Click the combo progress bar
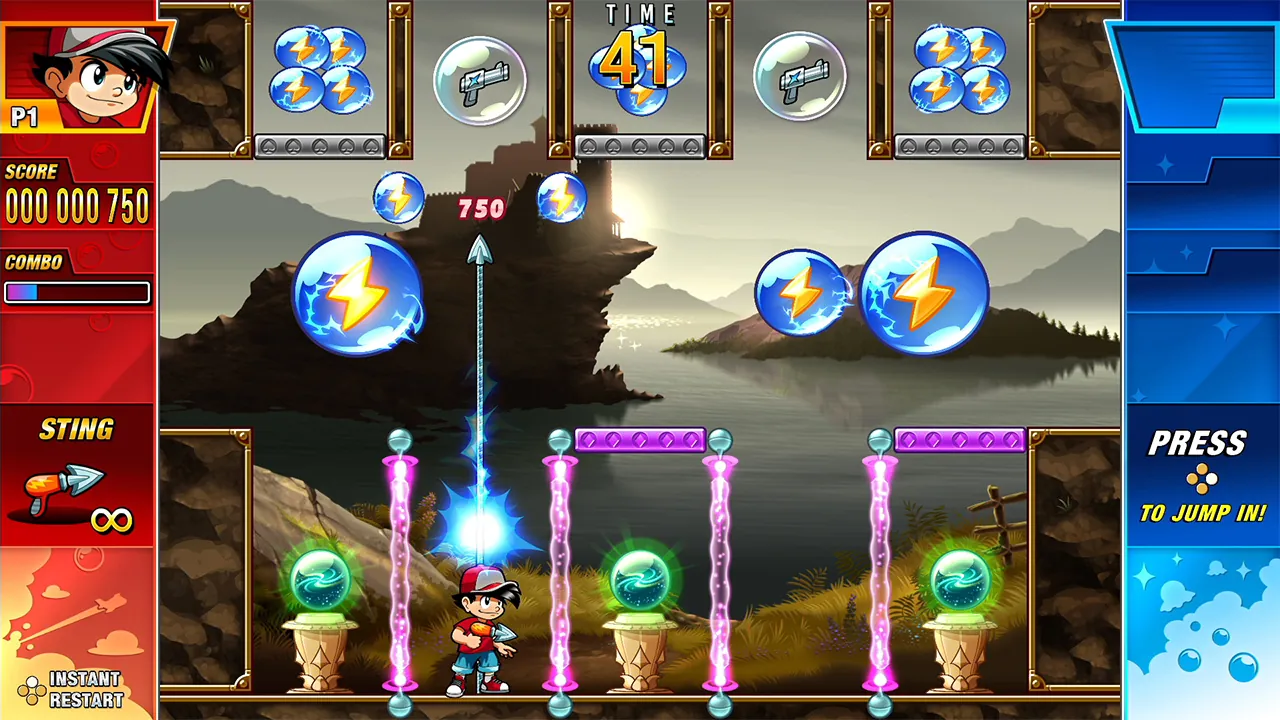 [x=77, y=293]
